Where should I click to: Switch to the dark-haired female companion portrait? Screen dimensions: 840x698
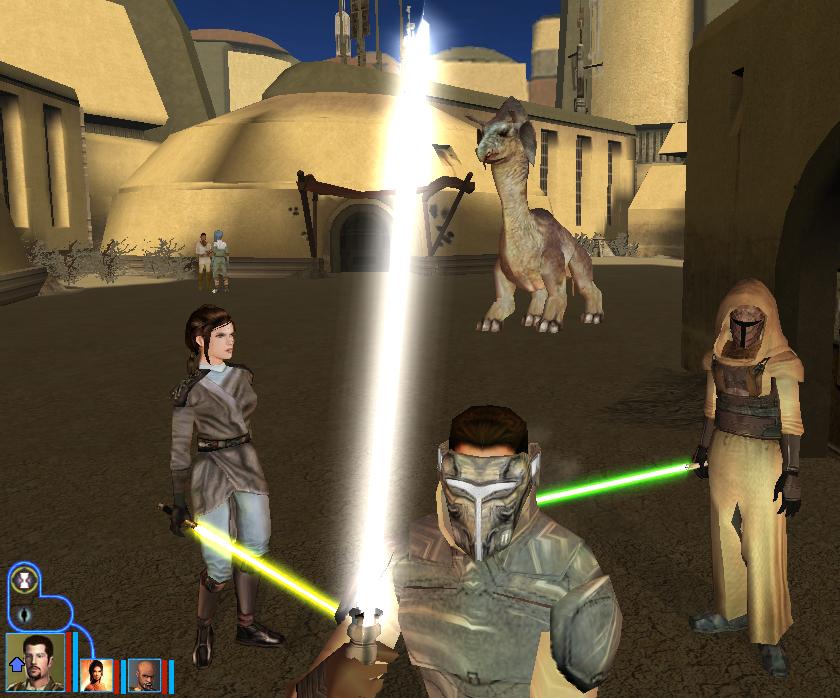97,674
